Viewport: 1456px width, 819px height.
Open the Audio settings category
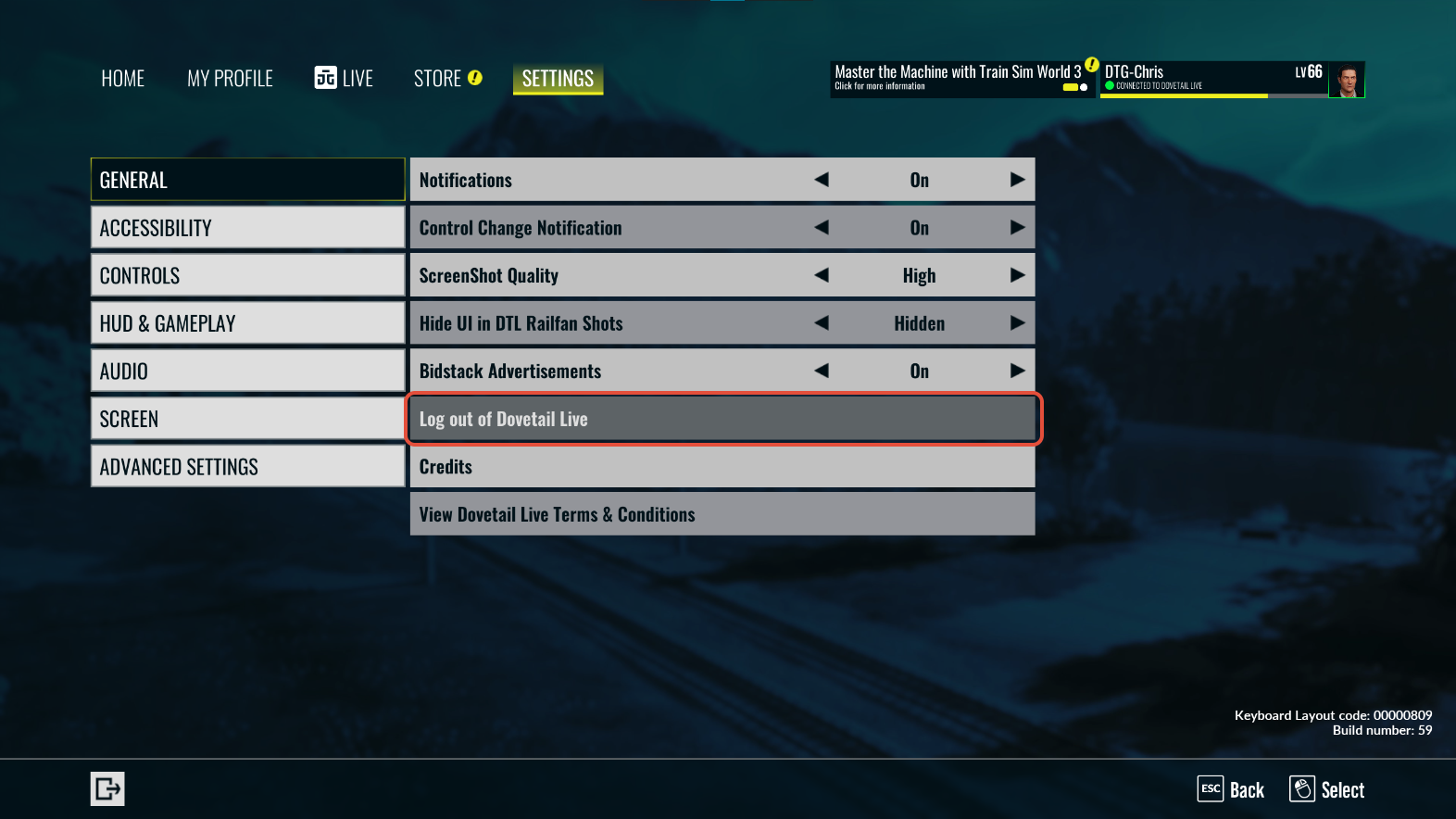tap(247, 372)
